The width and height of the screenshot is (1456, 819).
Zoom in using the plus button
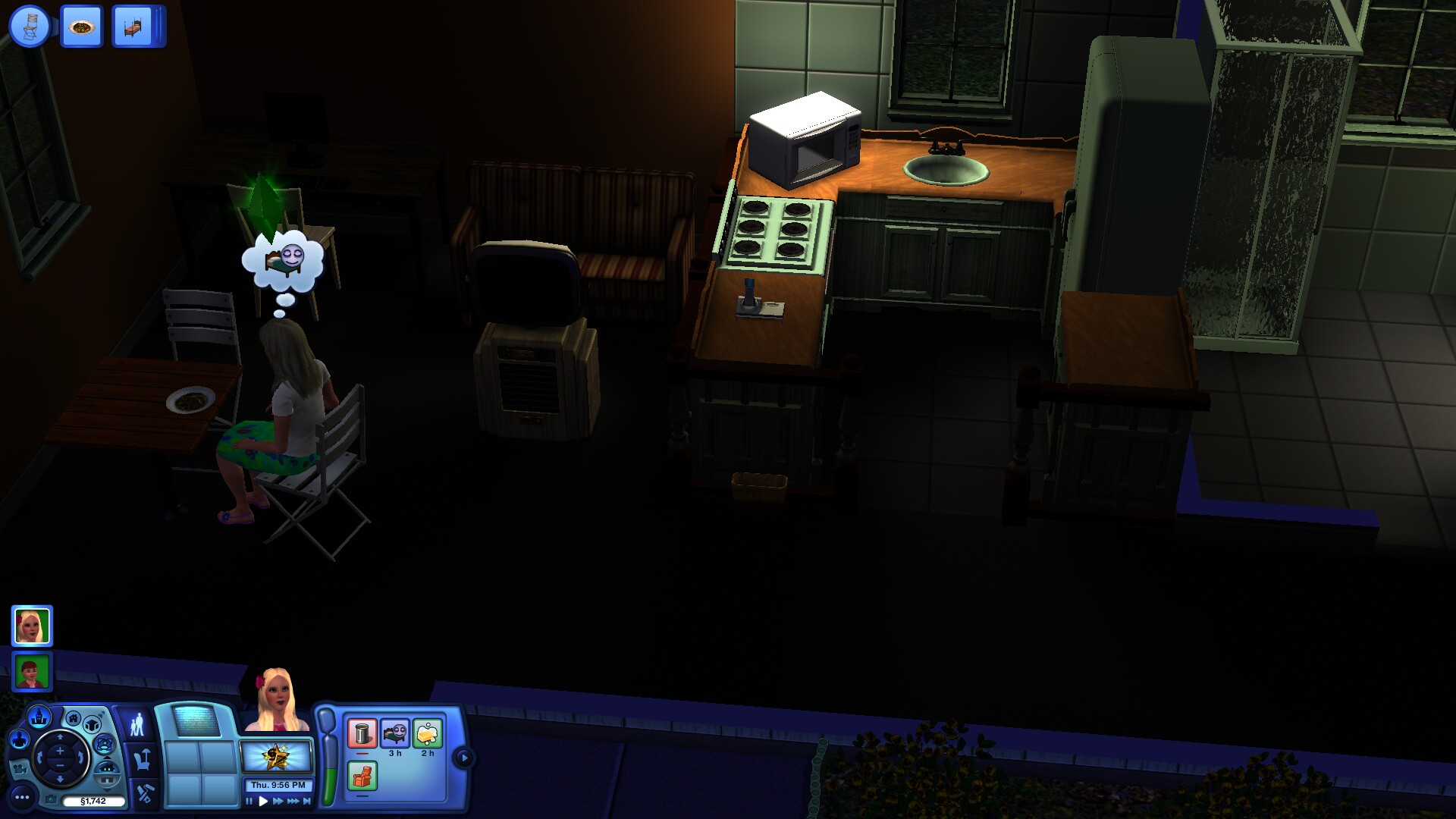point(59,750)
